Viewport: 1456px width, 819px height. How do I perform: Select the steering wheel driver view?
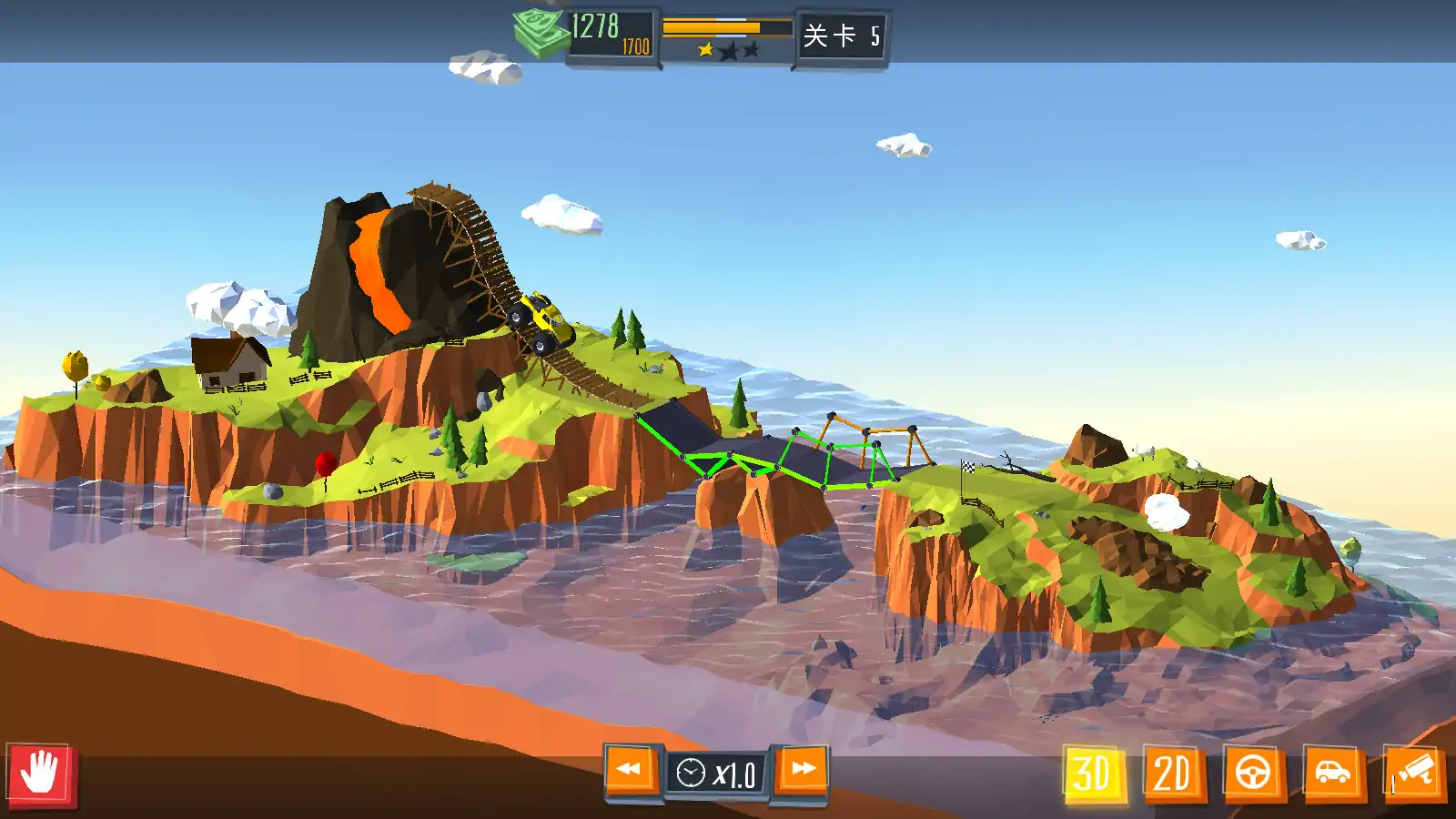pyautogui.click(x=1253, y=774)
